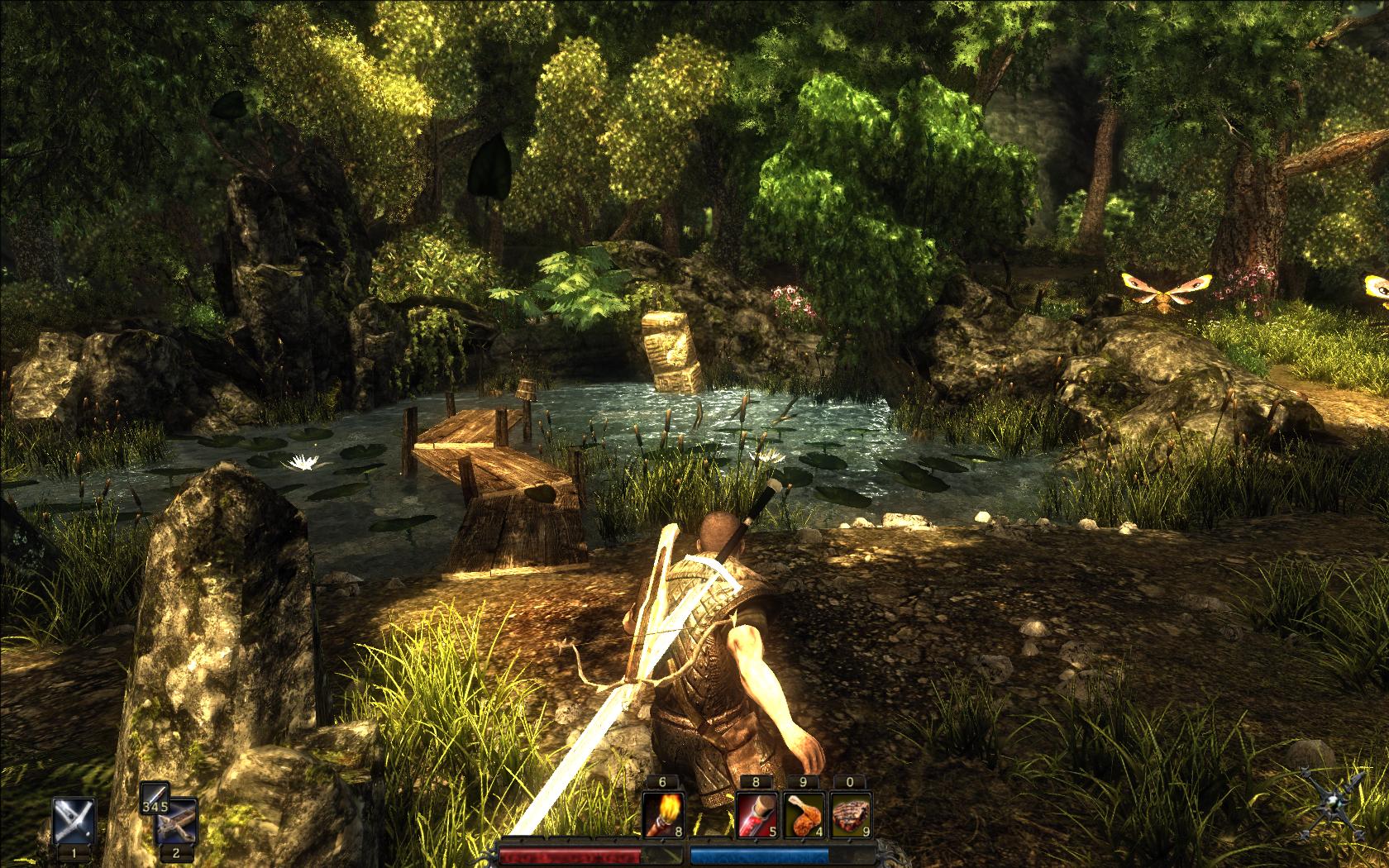Image resolution: width=1389 pixels, height=868 pixels.
Task: Equip the crossbow in slot 2
Action: [x=178, y=823]
